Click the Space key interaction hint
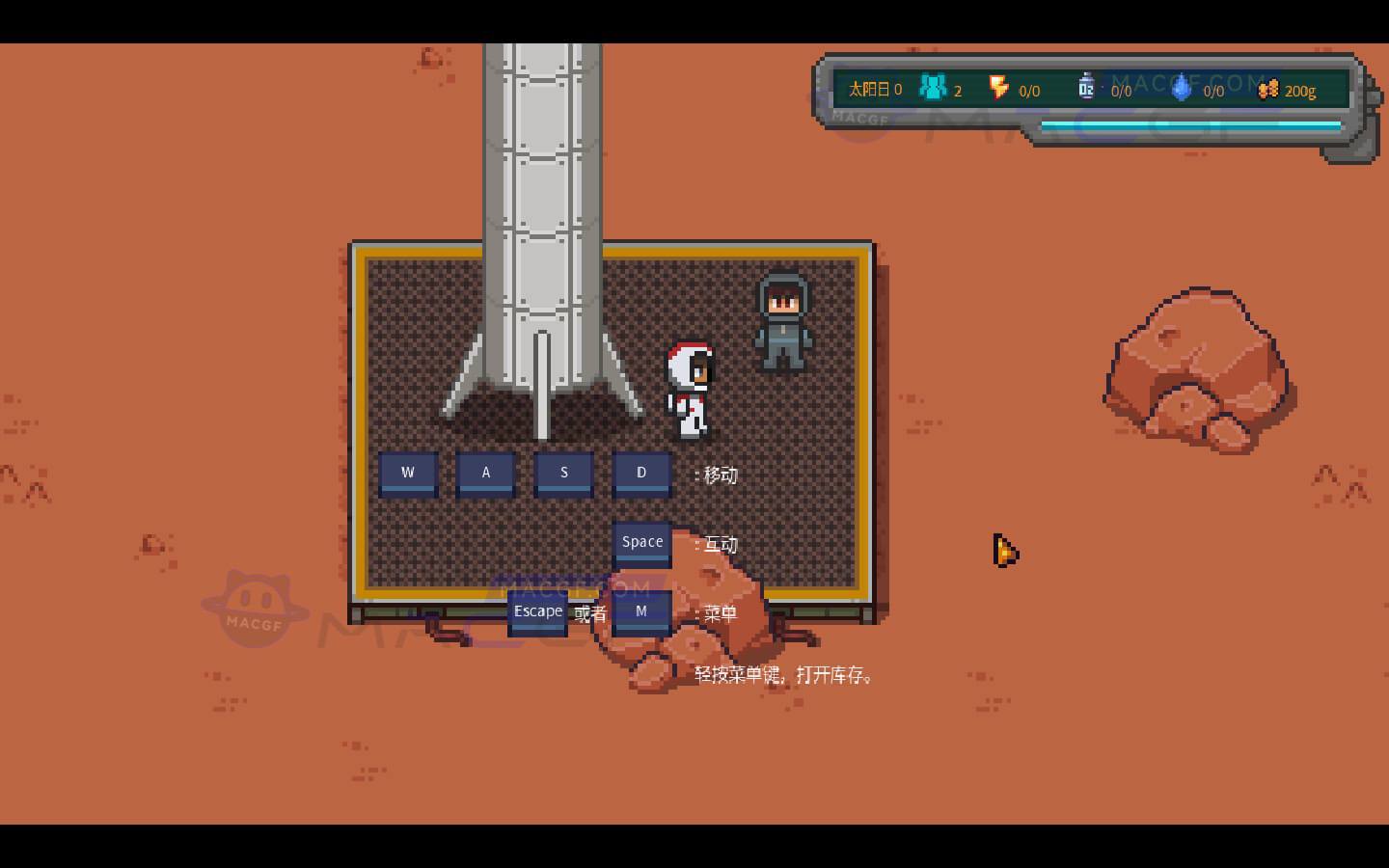Viewport: 1389px width, 868px height. click(x=641, y=541)
